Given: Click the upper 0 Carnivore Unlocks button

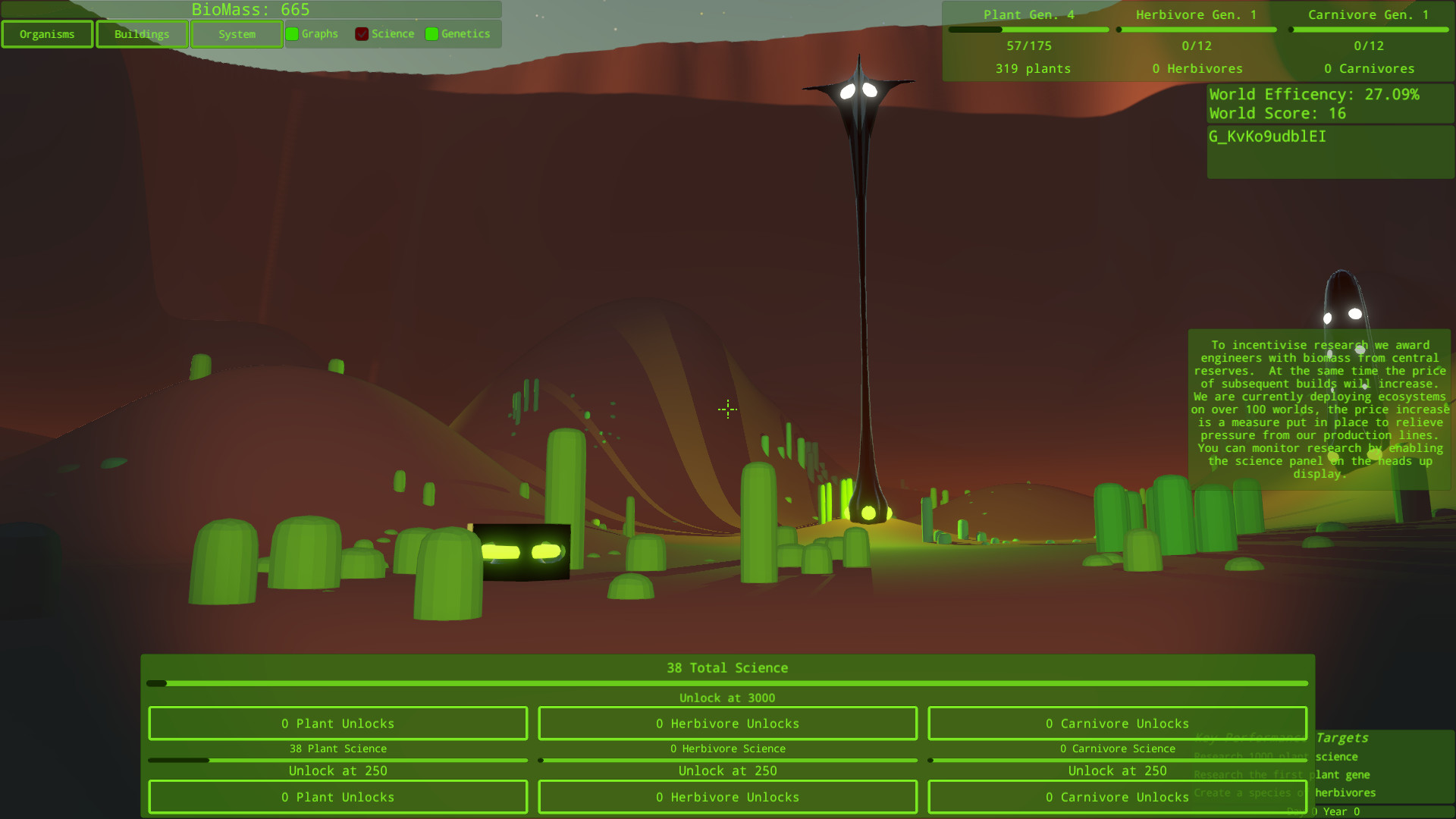Looking at the screenshot, I should [x=1117, y=723].
